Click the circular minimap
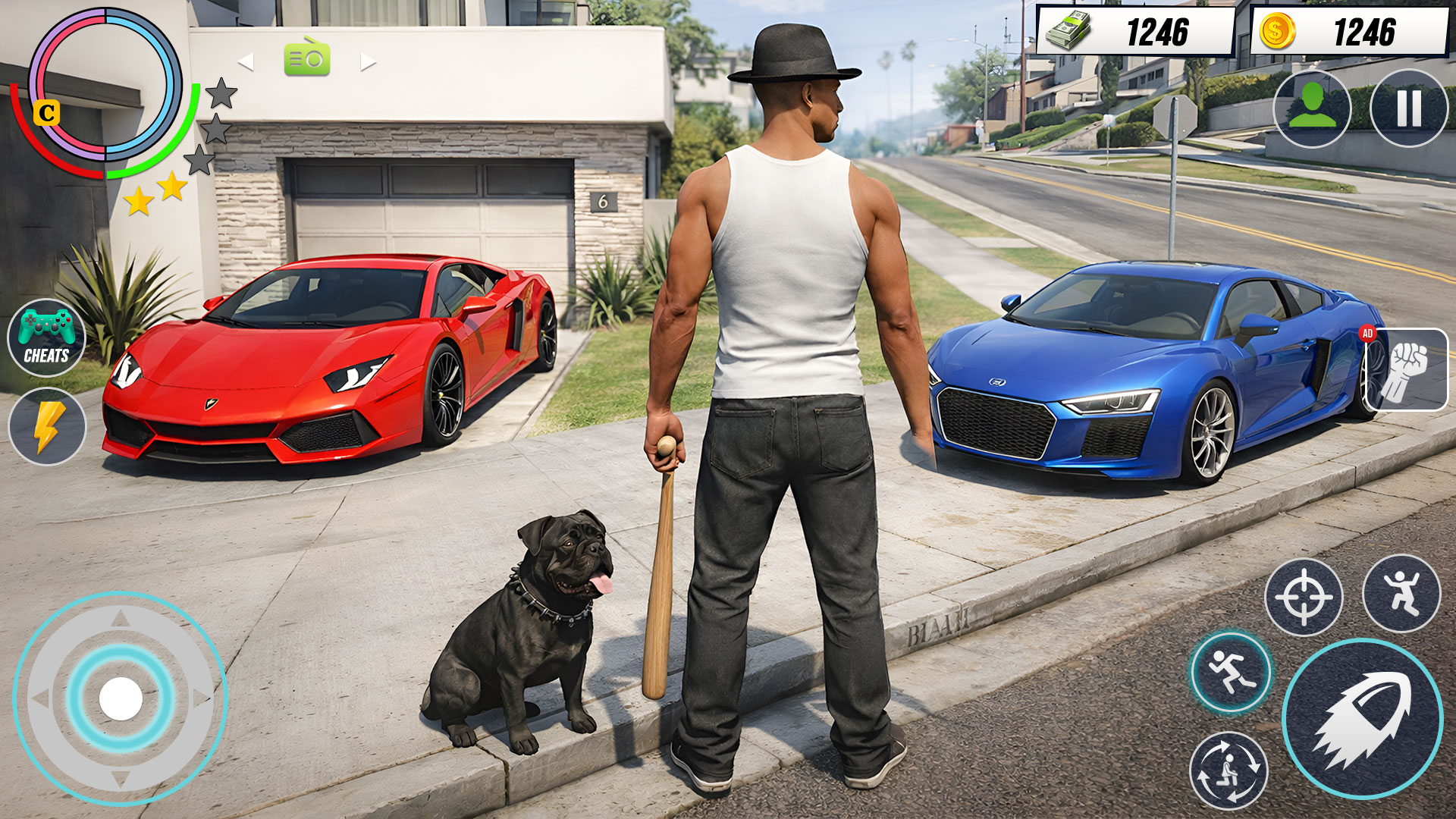The width and height of the screenshot is (1456, 819). (105, 84)
